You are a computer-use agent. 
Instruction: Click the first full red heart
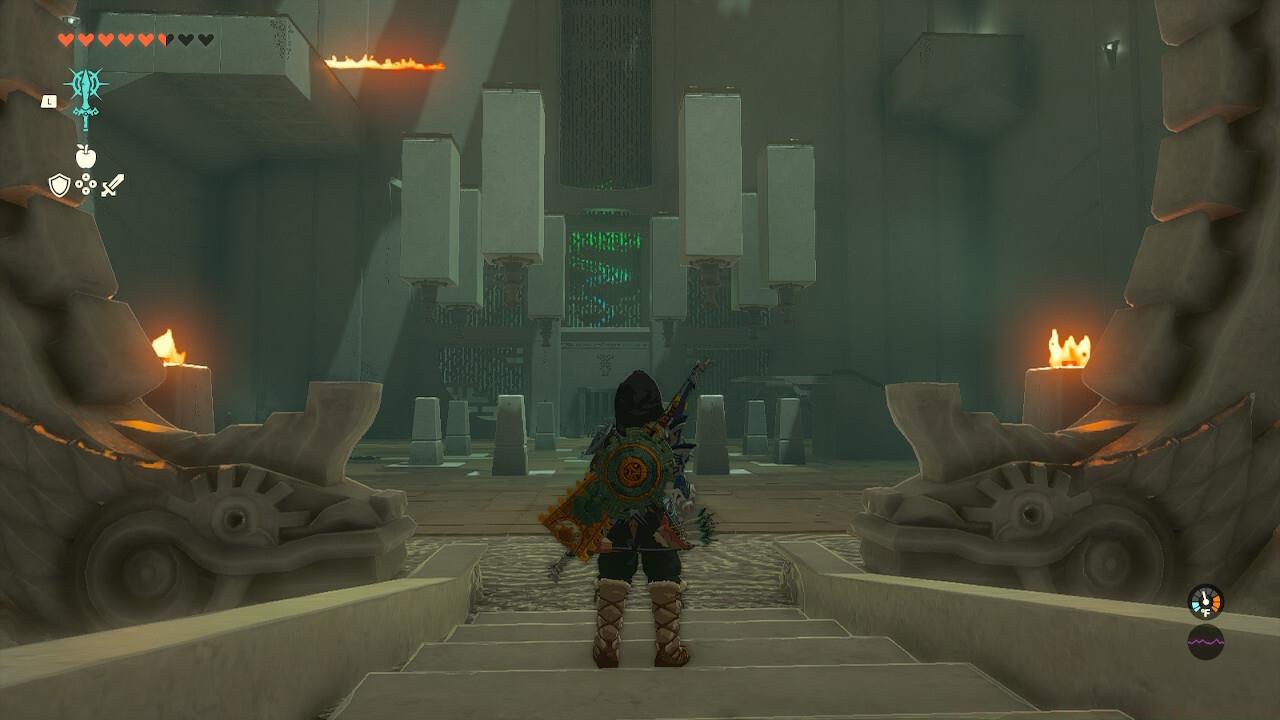(x=66, y=38)
